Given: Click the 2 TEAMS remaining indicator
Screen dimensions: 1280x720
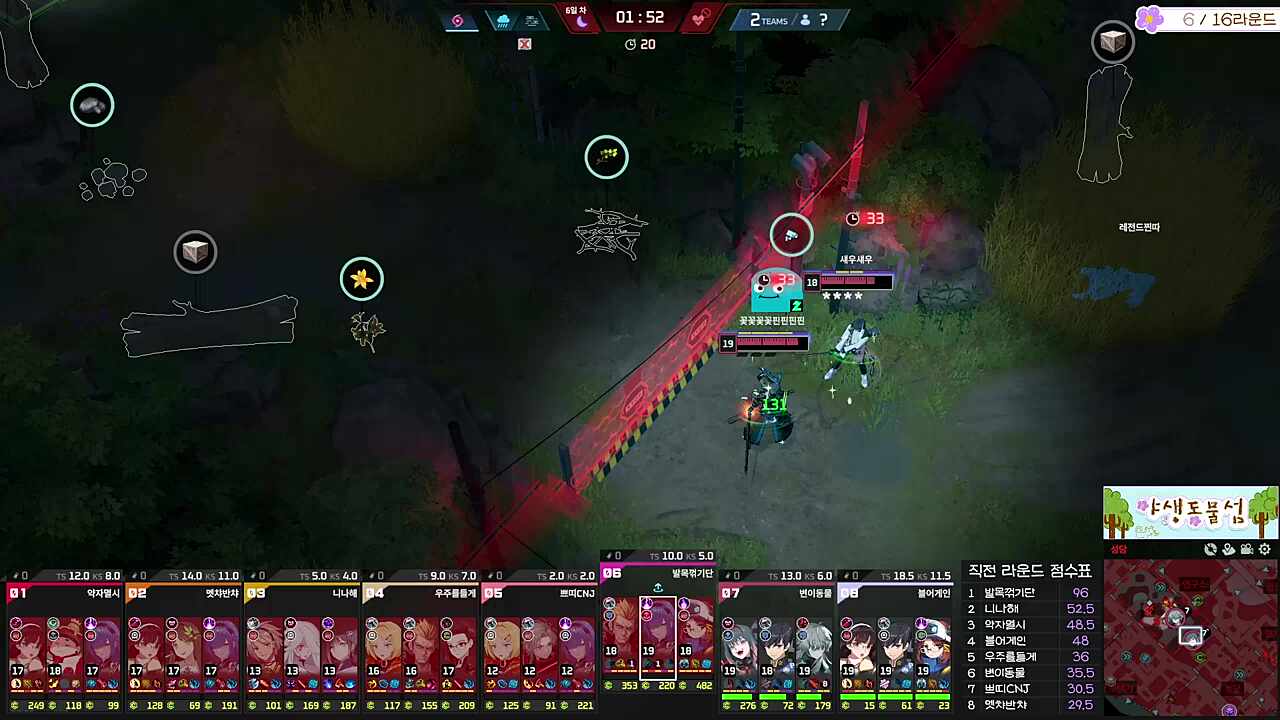Looking at the screenshot, I should pyautogui.click(x=768, y=20).
